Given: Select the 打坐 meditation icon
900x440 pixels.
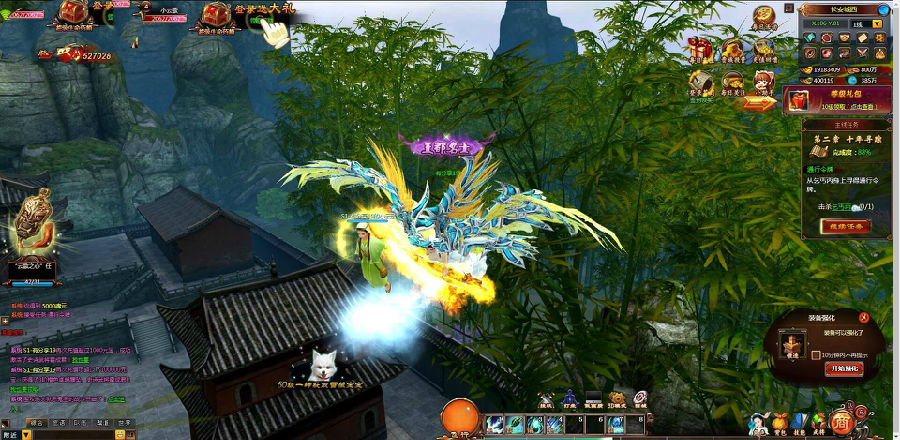Looking at the screenshot, I should 570,399.
